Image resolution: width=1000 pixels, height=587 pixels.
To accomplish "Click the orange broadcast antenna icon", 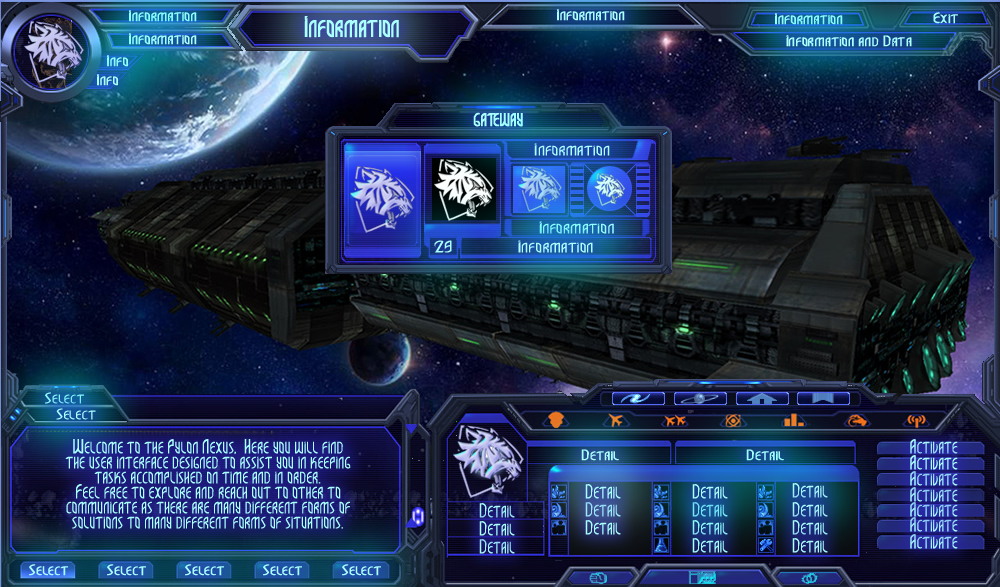I will 916,421.
